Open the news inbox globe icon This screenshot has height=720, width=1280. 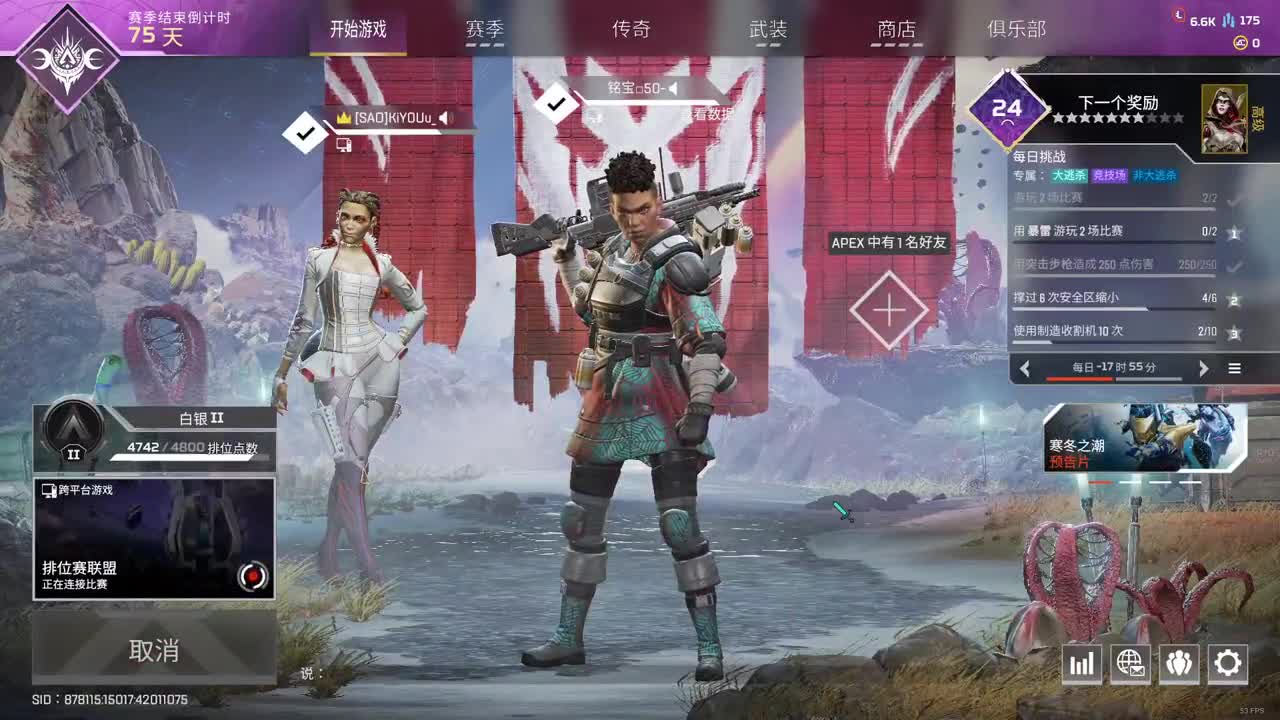pyautogui.click(x=1130, y=663)
